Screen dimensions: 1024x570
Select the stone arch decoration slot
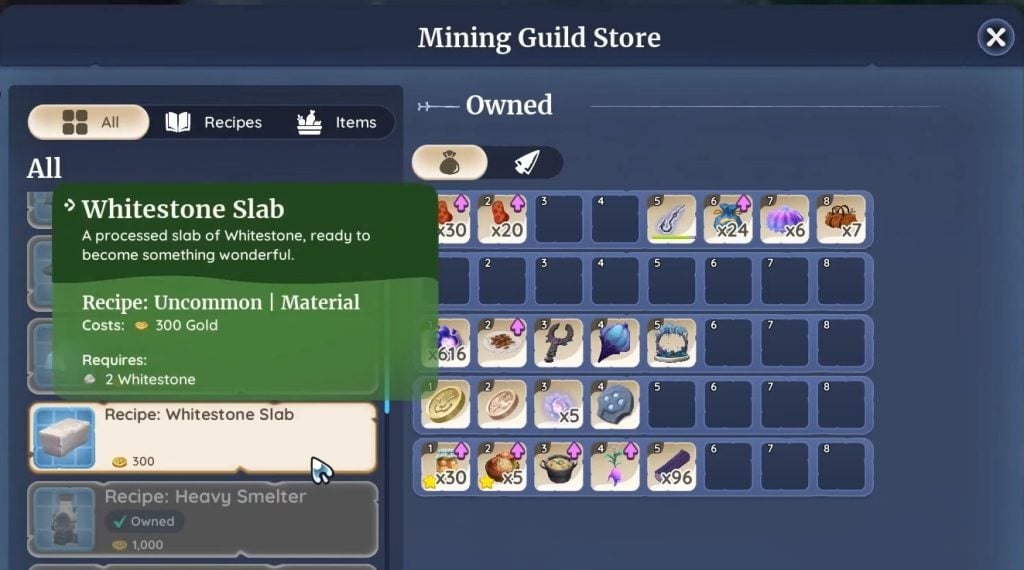pyautogui.click(x=672, y=343)
